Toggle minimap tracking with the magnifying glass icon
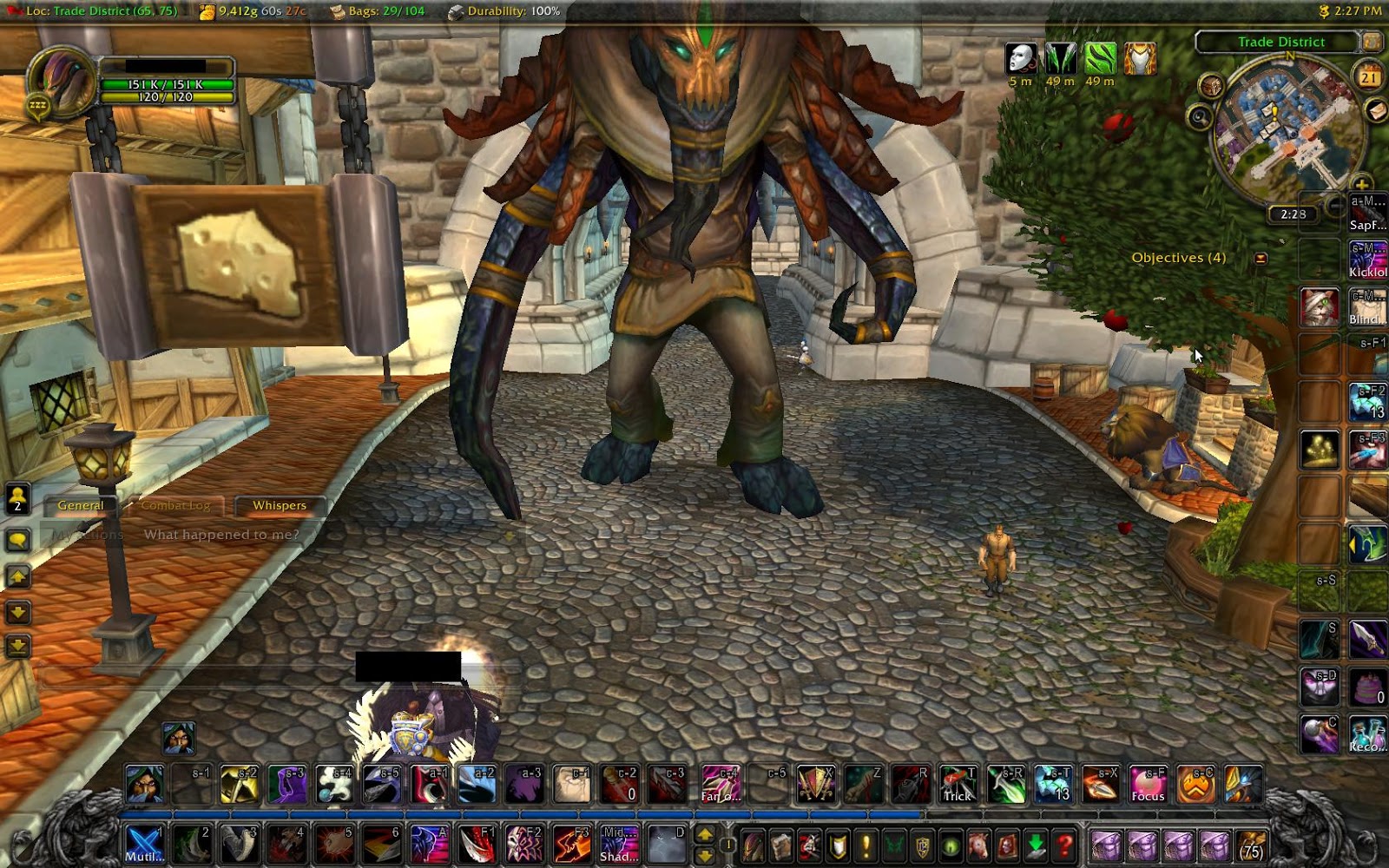Screen dimensions: 1389x868 [1199, 118]
